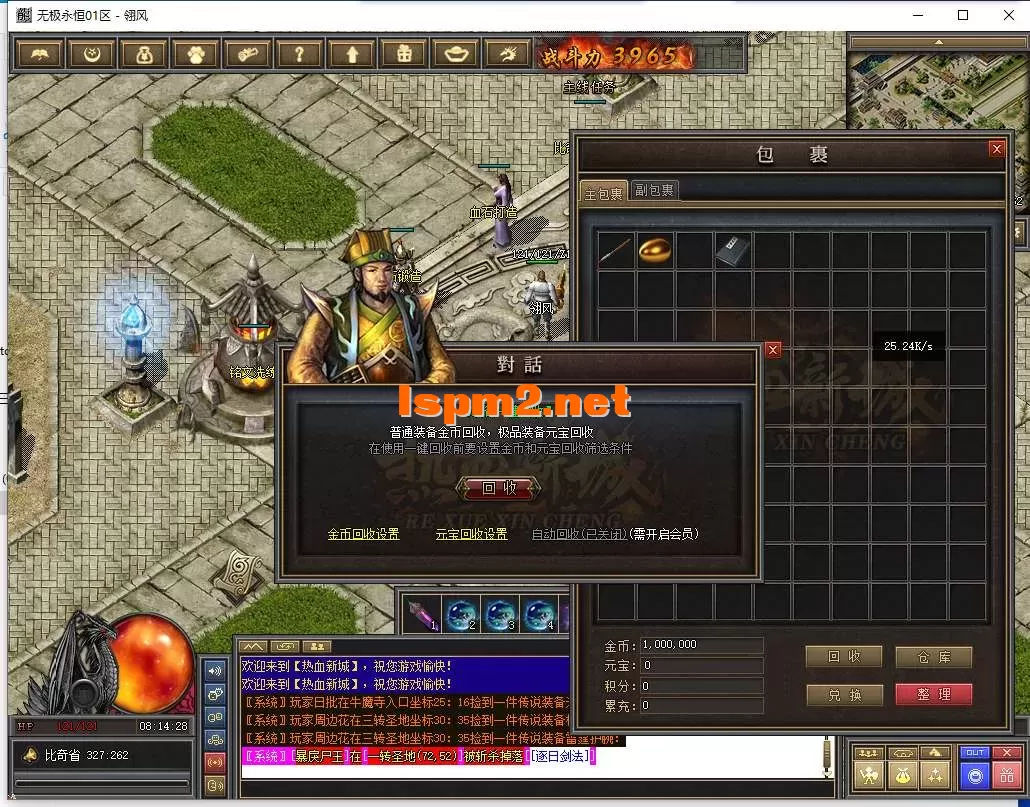Switch to the 副包裹 secondary bag tab
This screenshot has width=1030, height=807.
coord(655,190)
